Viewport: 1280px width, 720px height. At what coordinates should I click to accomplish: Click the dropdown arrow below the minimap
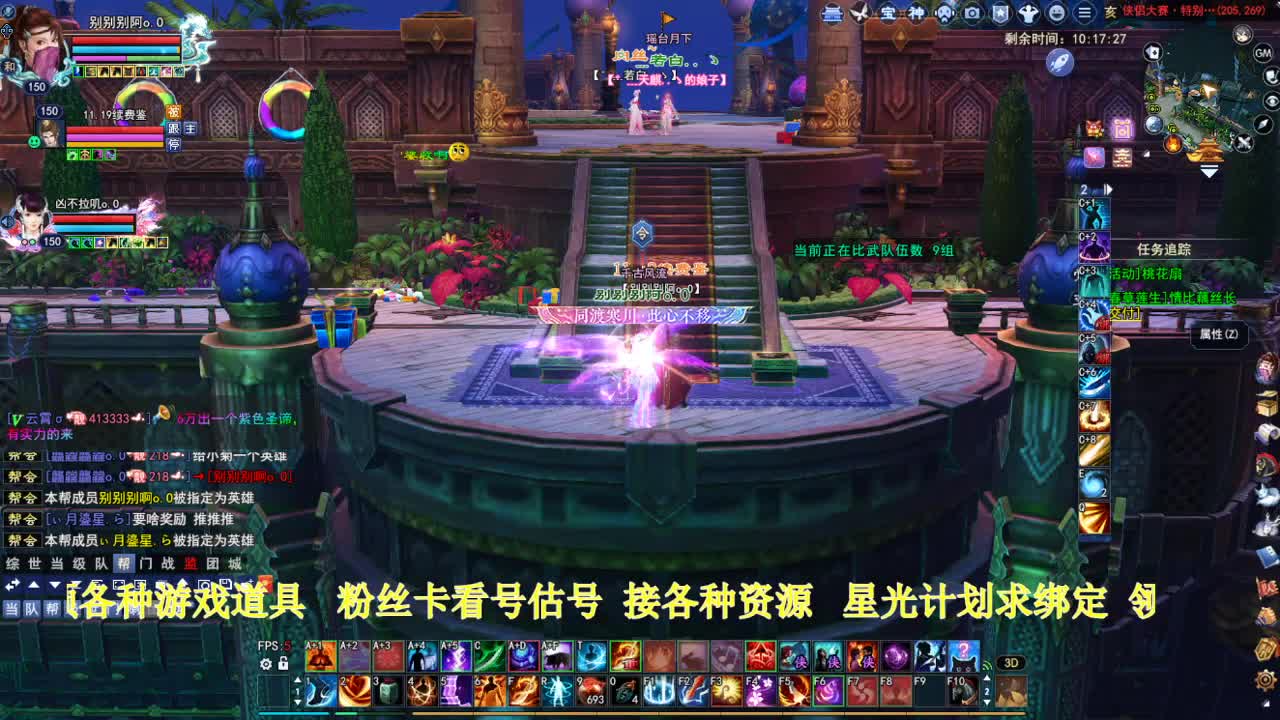[1207, 170]
